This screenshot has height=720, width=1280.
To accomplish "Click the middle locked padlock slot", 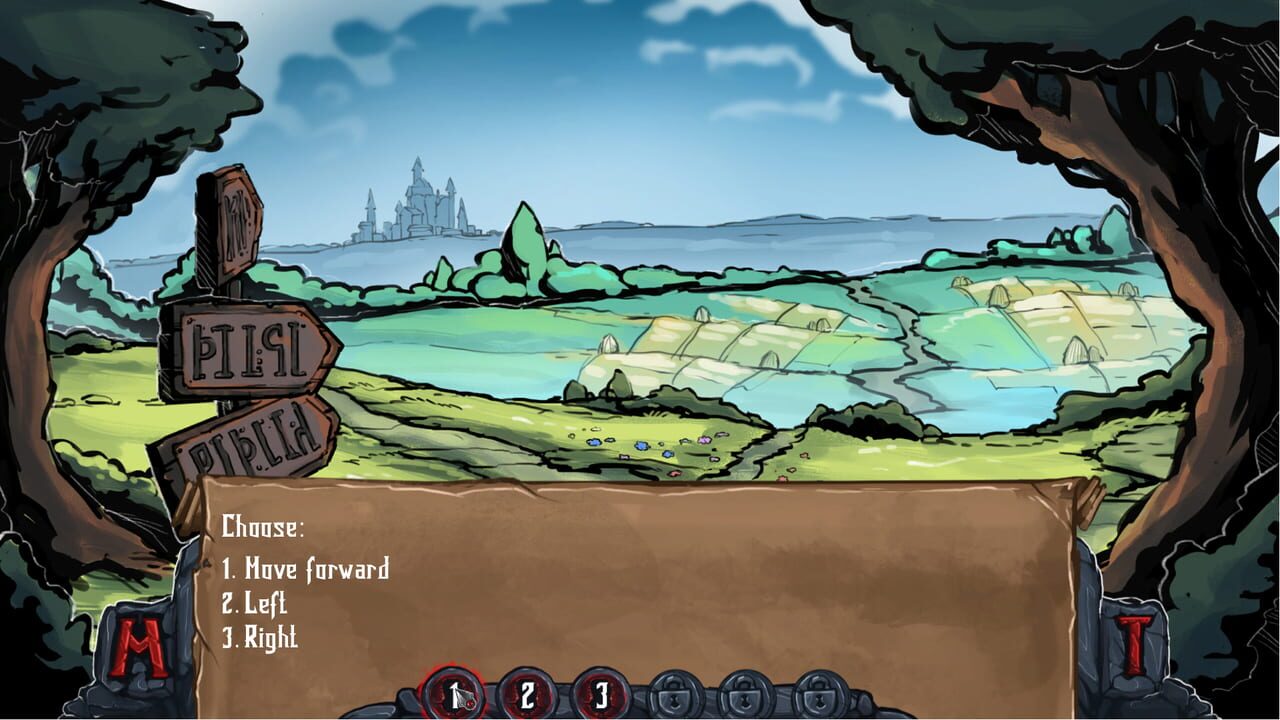I will click(x=745, y=692).
